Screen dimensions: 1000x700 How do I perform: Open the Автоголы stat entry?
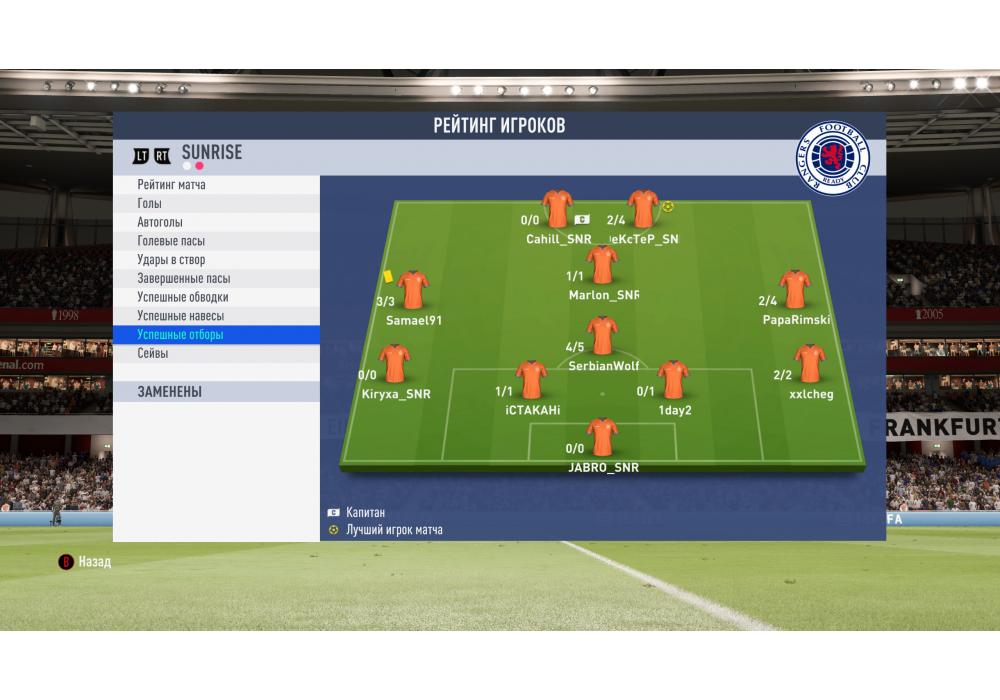160,222
